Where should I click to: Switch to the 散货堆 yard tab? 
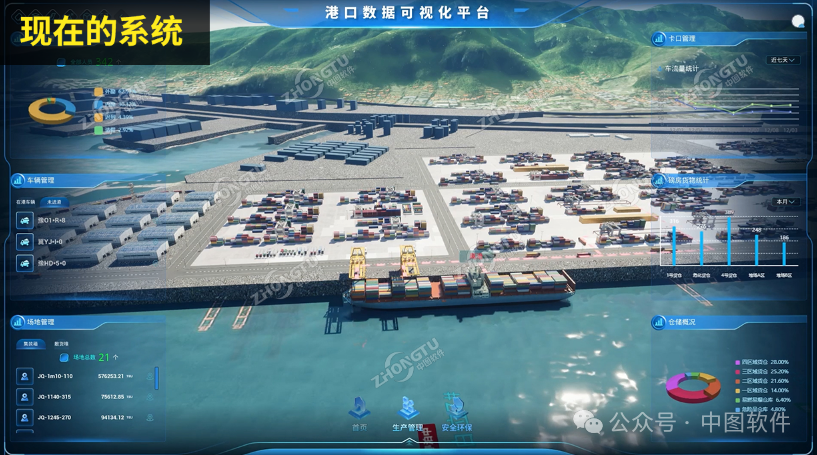point(61,343)
